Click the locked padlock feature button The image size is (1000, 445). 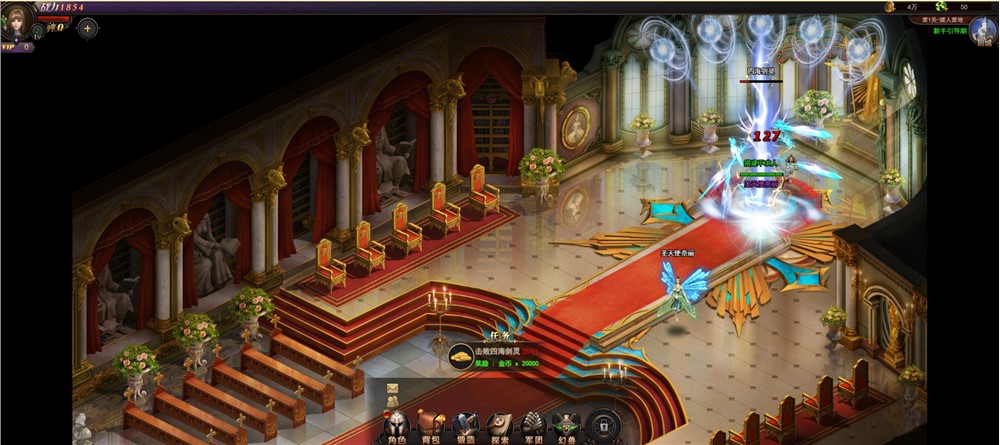(x=603, y=424)
